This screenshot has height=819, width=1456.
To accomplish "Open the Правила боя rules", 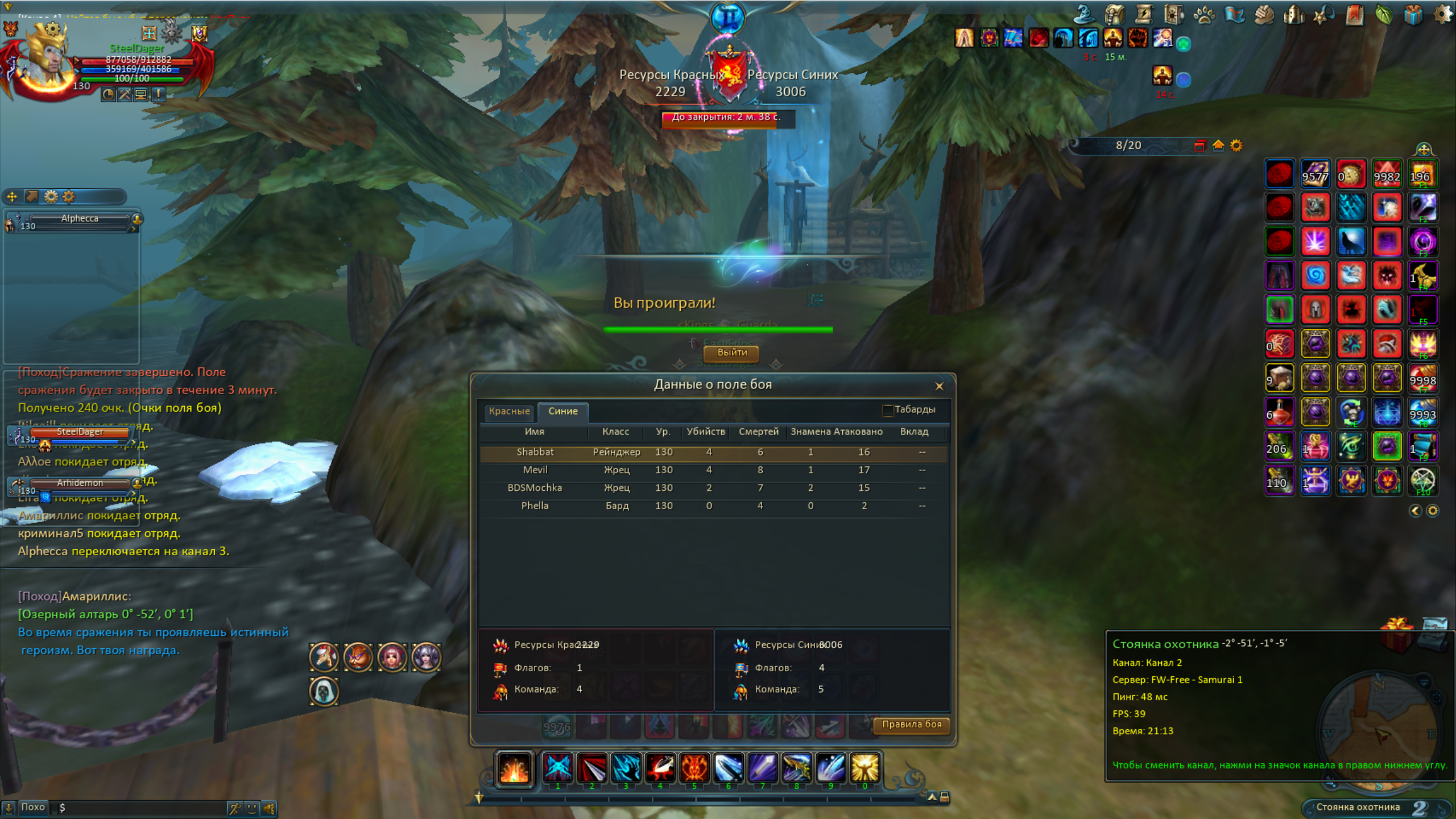I will click(x=911, y=725).
